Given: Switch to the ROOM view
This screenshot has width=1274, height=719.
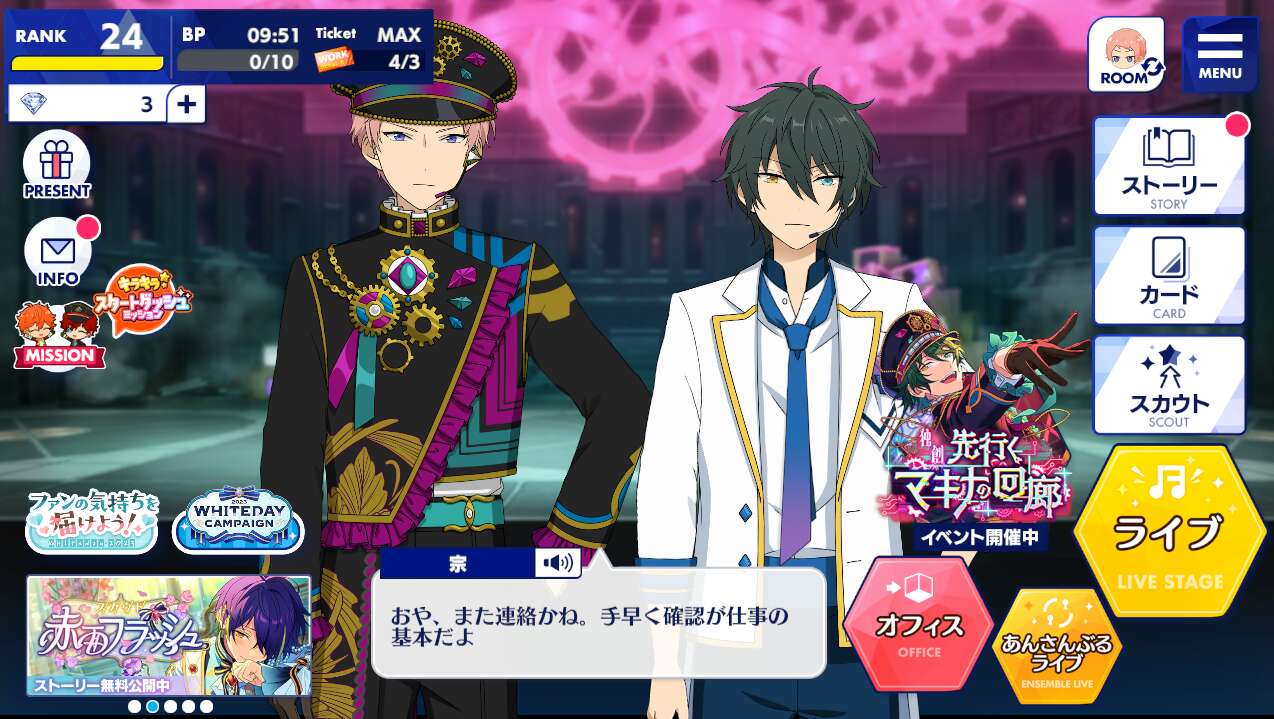Looking at the screenshot, I should click(x=1126, y=54).
